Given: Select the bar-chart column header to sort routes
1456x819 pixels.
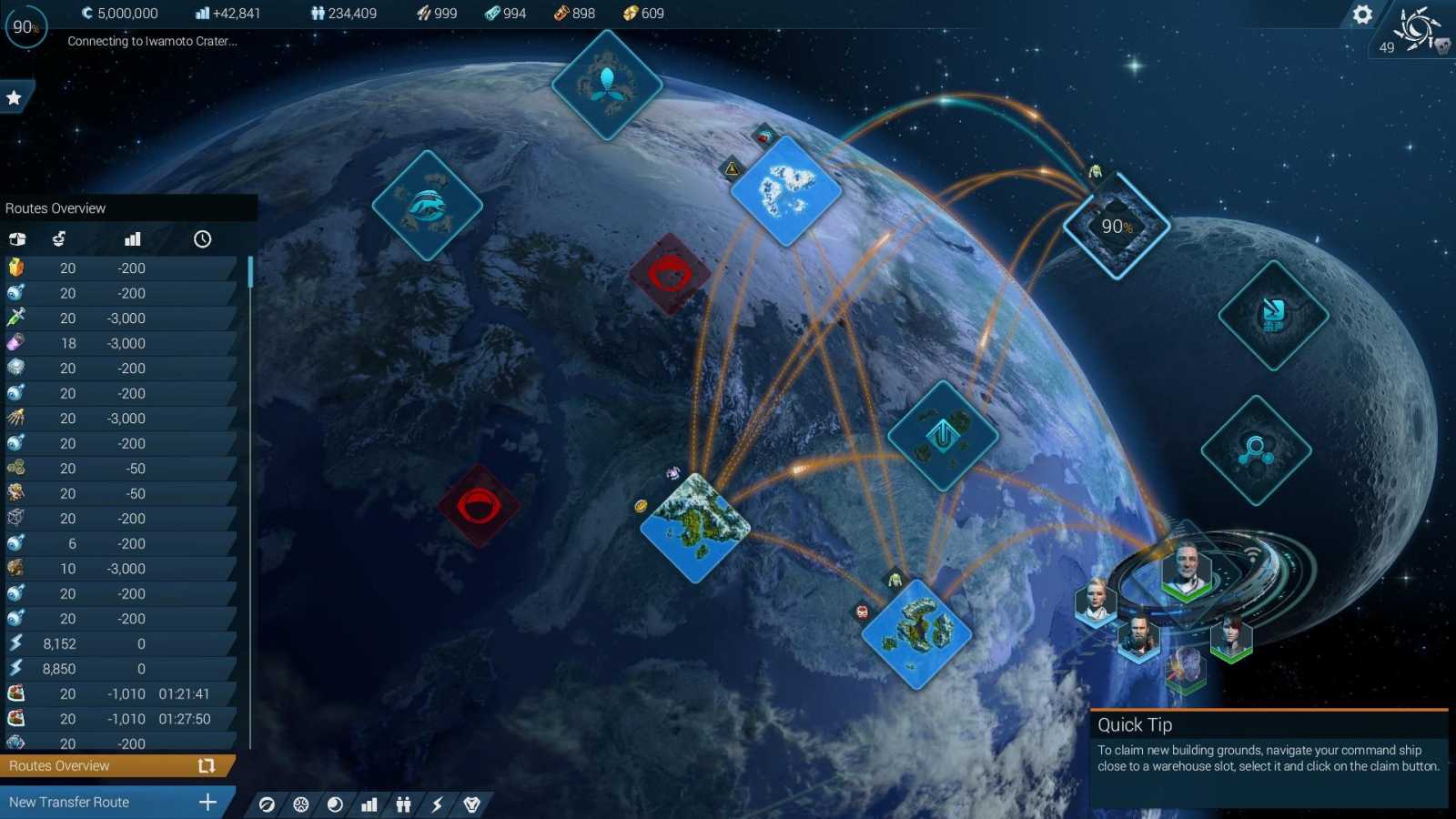Looking at the screenshot, I should (132, 239).
